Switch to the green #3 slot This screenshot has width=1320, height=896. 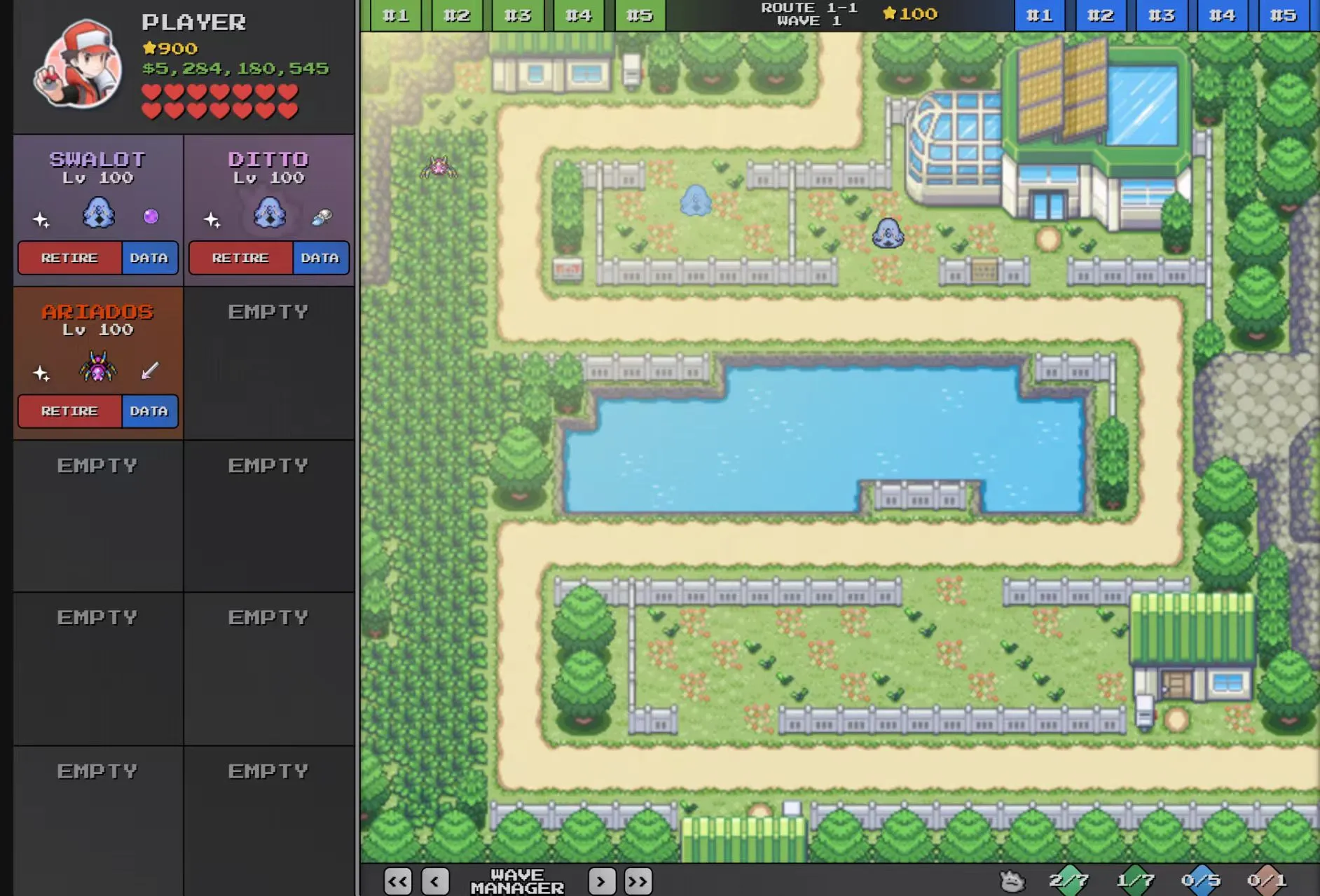pyautogui.click(x=517, y=14)
